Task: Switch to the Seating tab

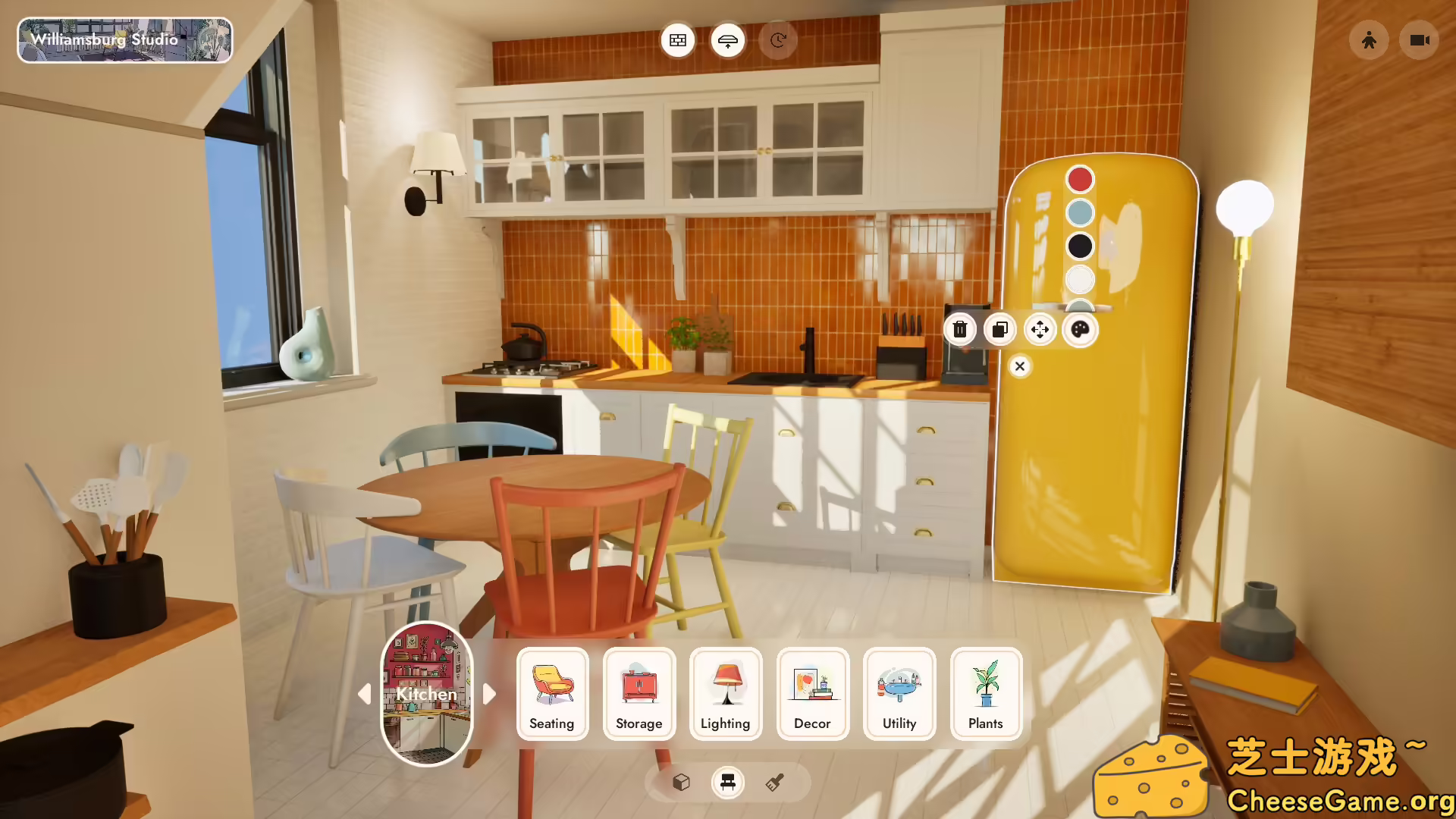Action: click(551, 694)
